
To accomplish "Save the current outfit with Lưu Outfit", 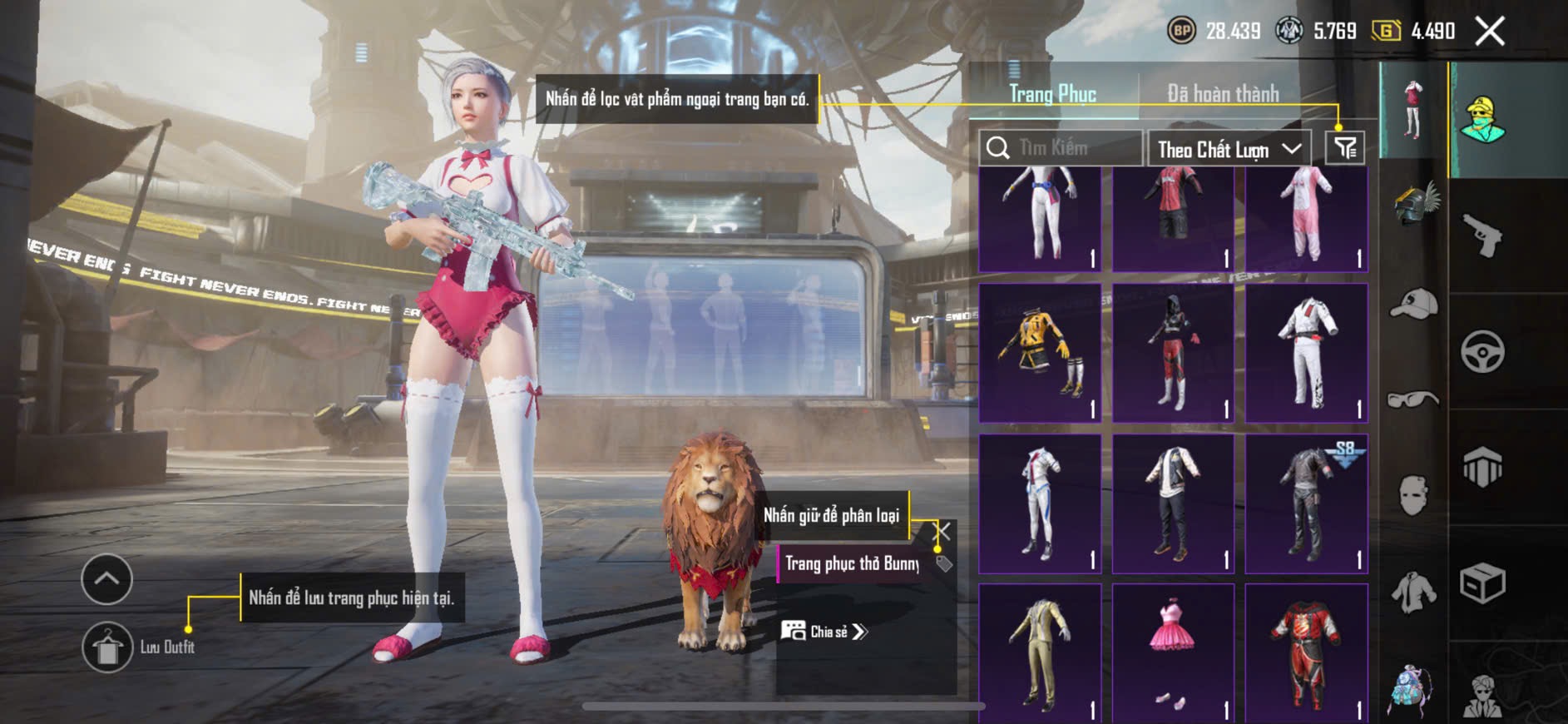I will pos(107,647).
